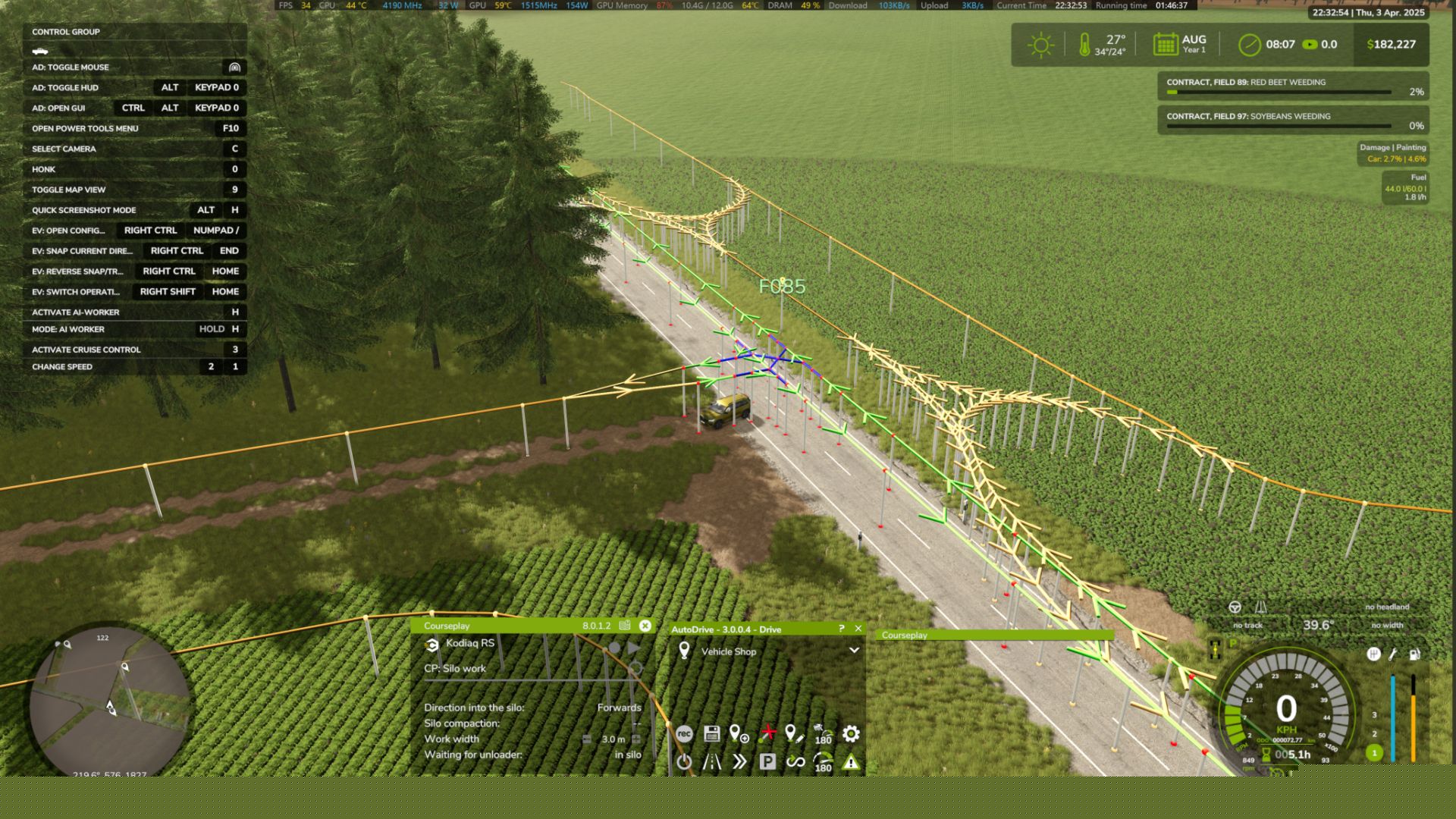Open AutoDrive help question mark

pyautogui.click(x=841, y=629)
